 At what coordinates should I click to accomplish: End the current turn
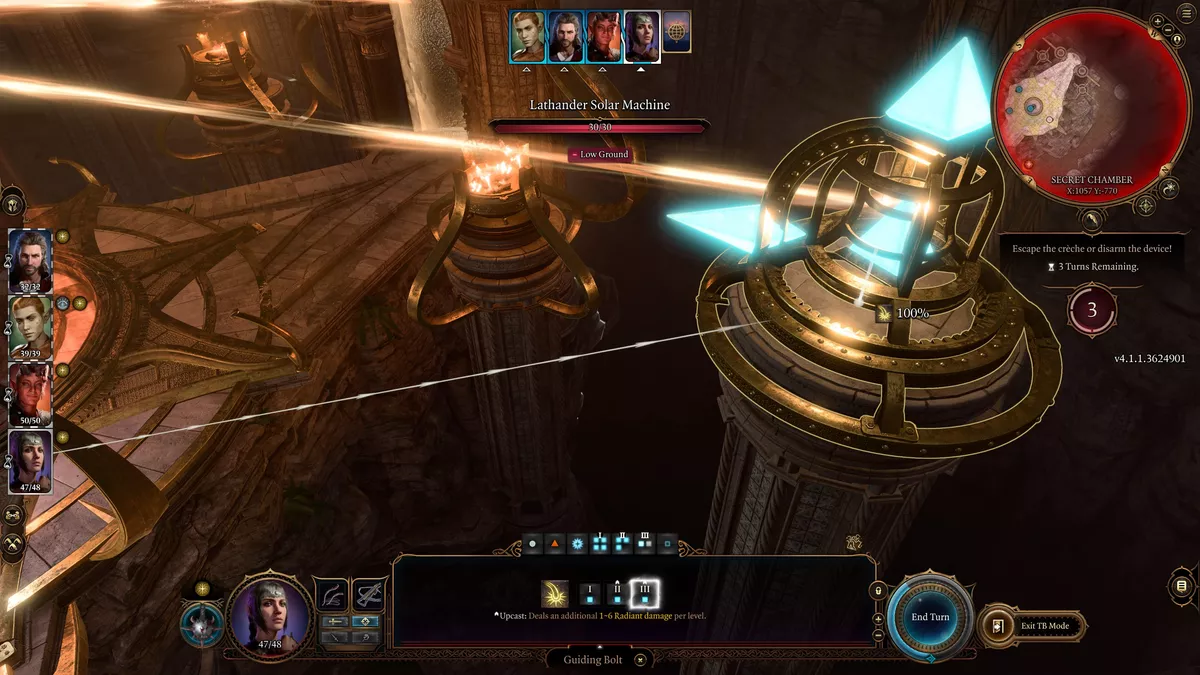930,617
